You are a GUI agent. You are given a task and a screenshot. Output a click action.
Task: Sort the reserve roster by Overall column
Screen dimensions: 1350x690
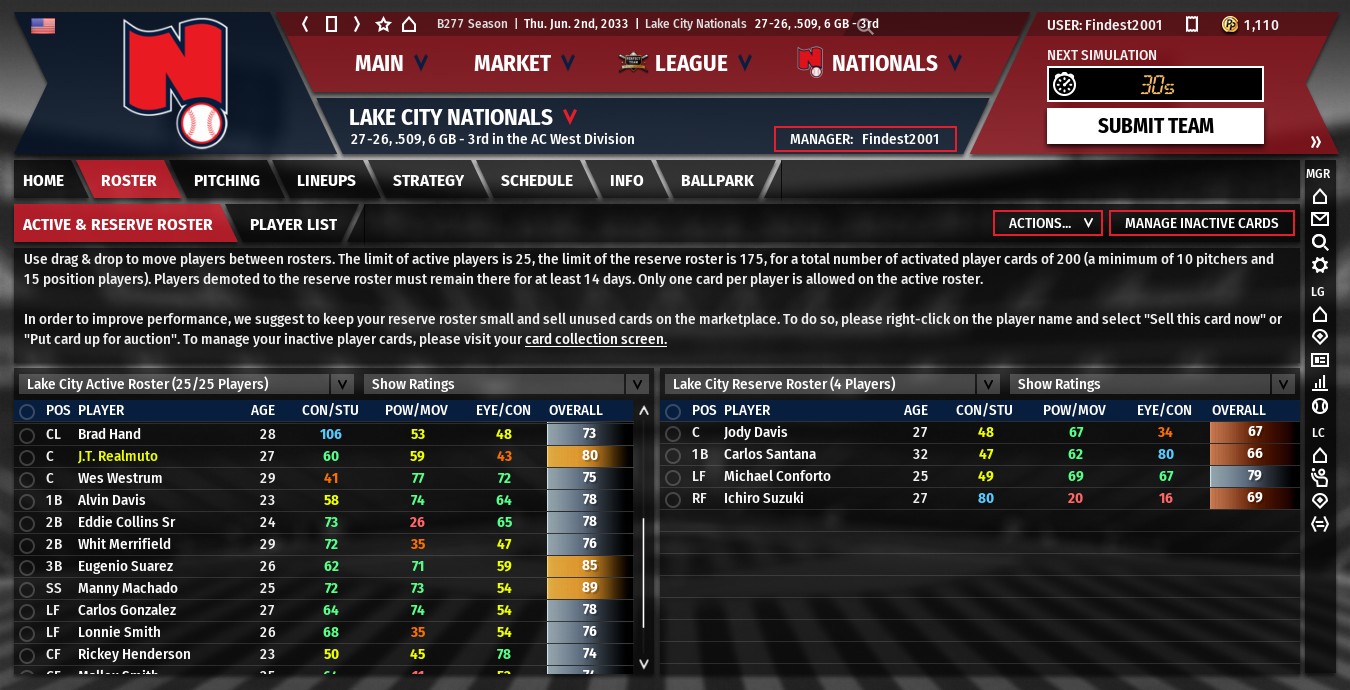1238,410
